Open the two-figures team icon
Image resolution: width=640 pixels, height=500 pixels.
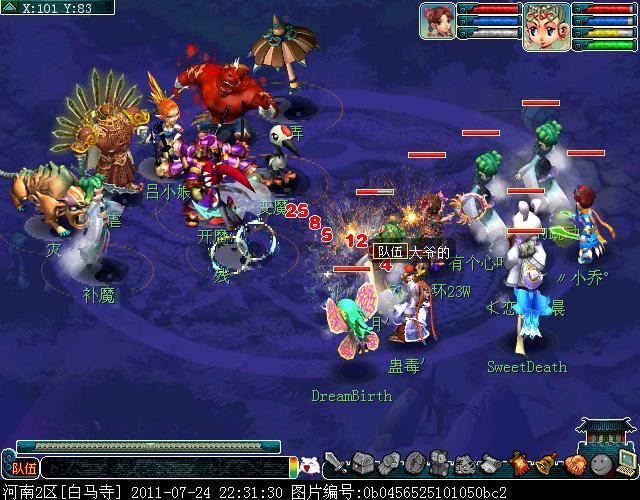440,464
